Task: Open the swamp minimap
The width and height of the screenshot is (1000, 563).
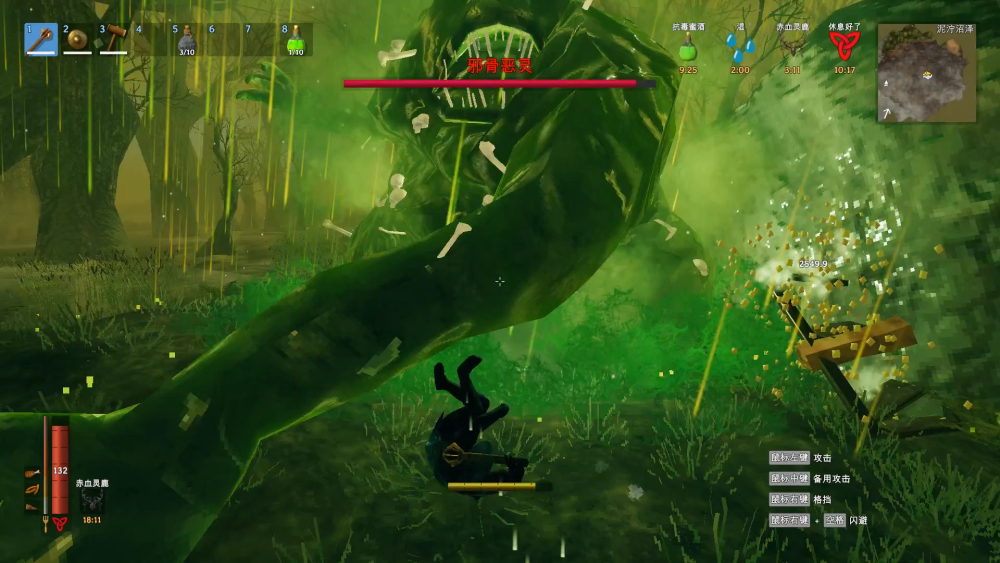Action: coord(926,73)
